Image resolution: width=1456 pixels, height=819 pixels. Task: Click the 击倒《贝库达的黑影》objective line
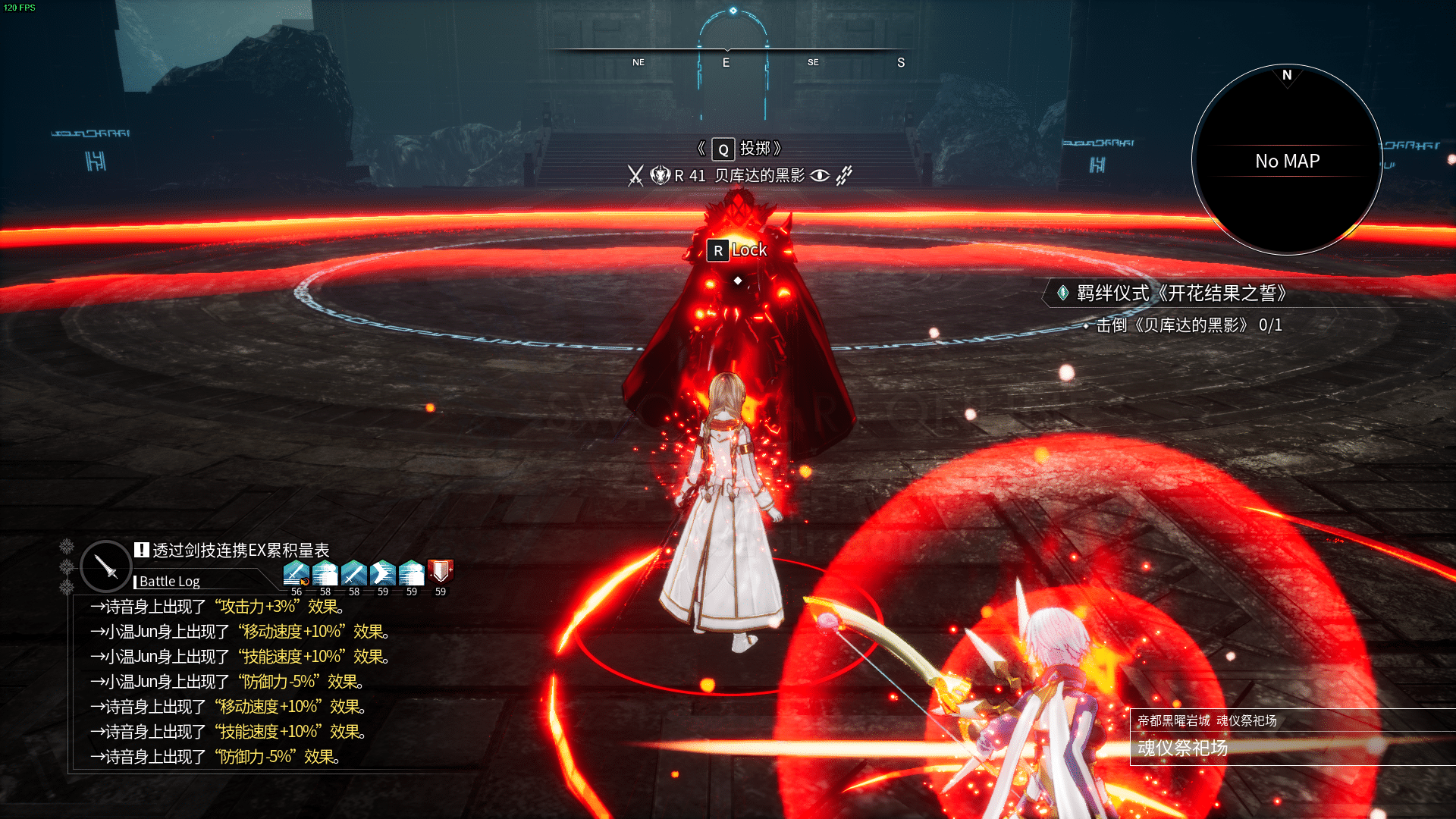click(1188, 325)
